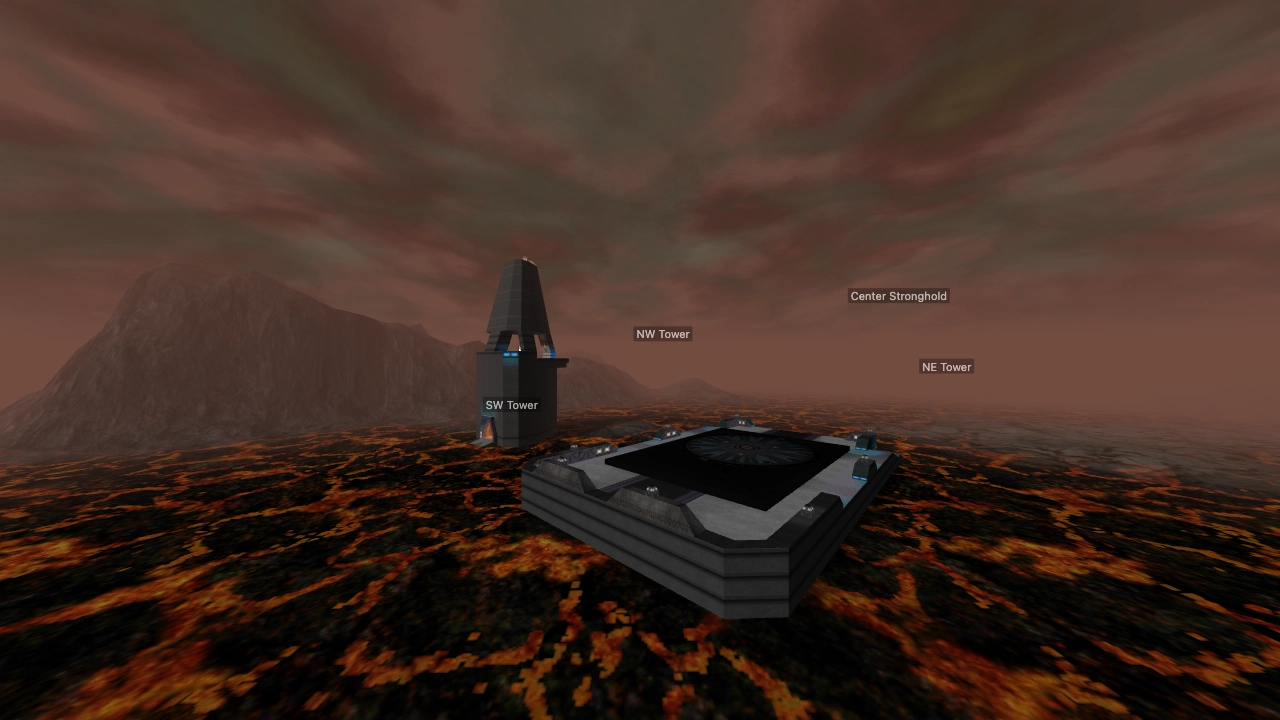Click the turret at the stronghold's back corner
Viewport: 1280px width, 720px height.
pyautogui.click(x=739, y=420)
